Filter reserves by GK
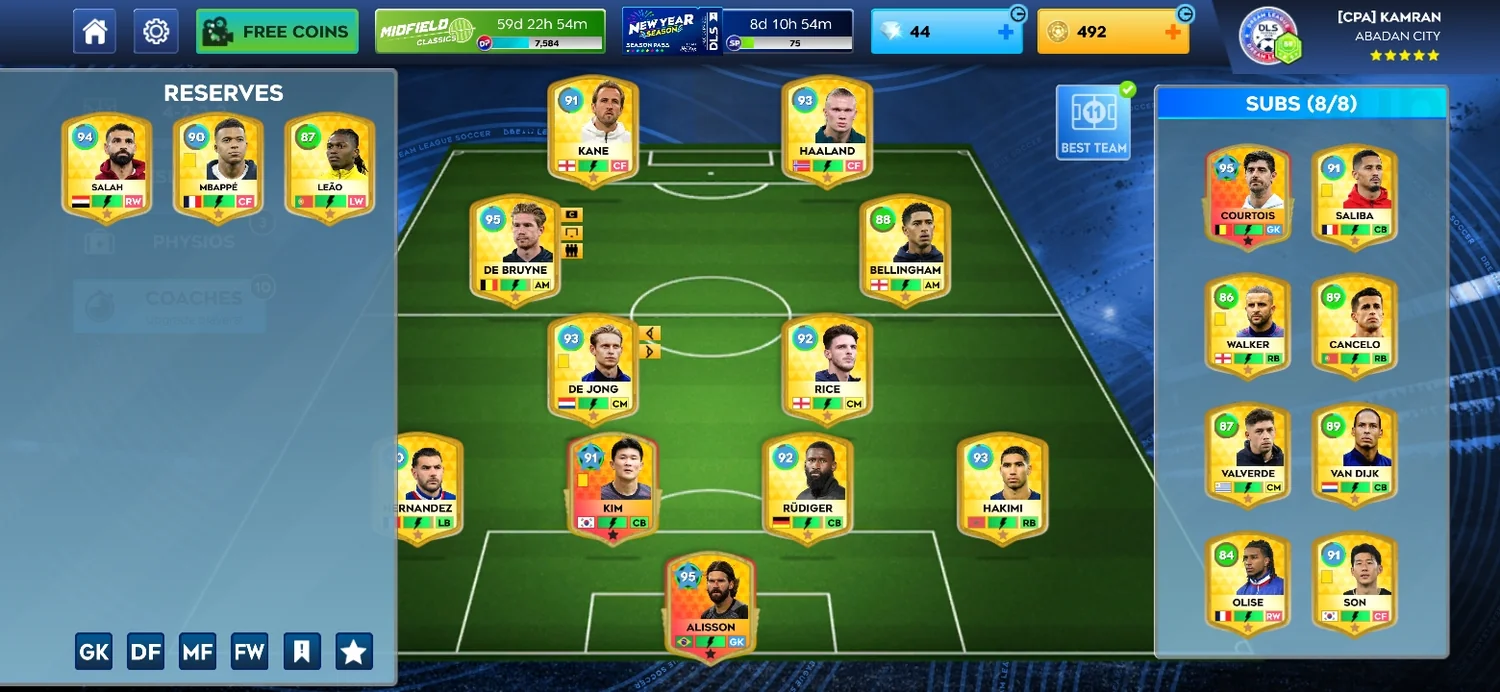1500x692 pixels. pyautogui.click(x=94, y=652)
